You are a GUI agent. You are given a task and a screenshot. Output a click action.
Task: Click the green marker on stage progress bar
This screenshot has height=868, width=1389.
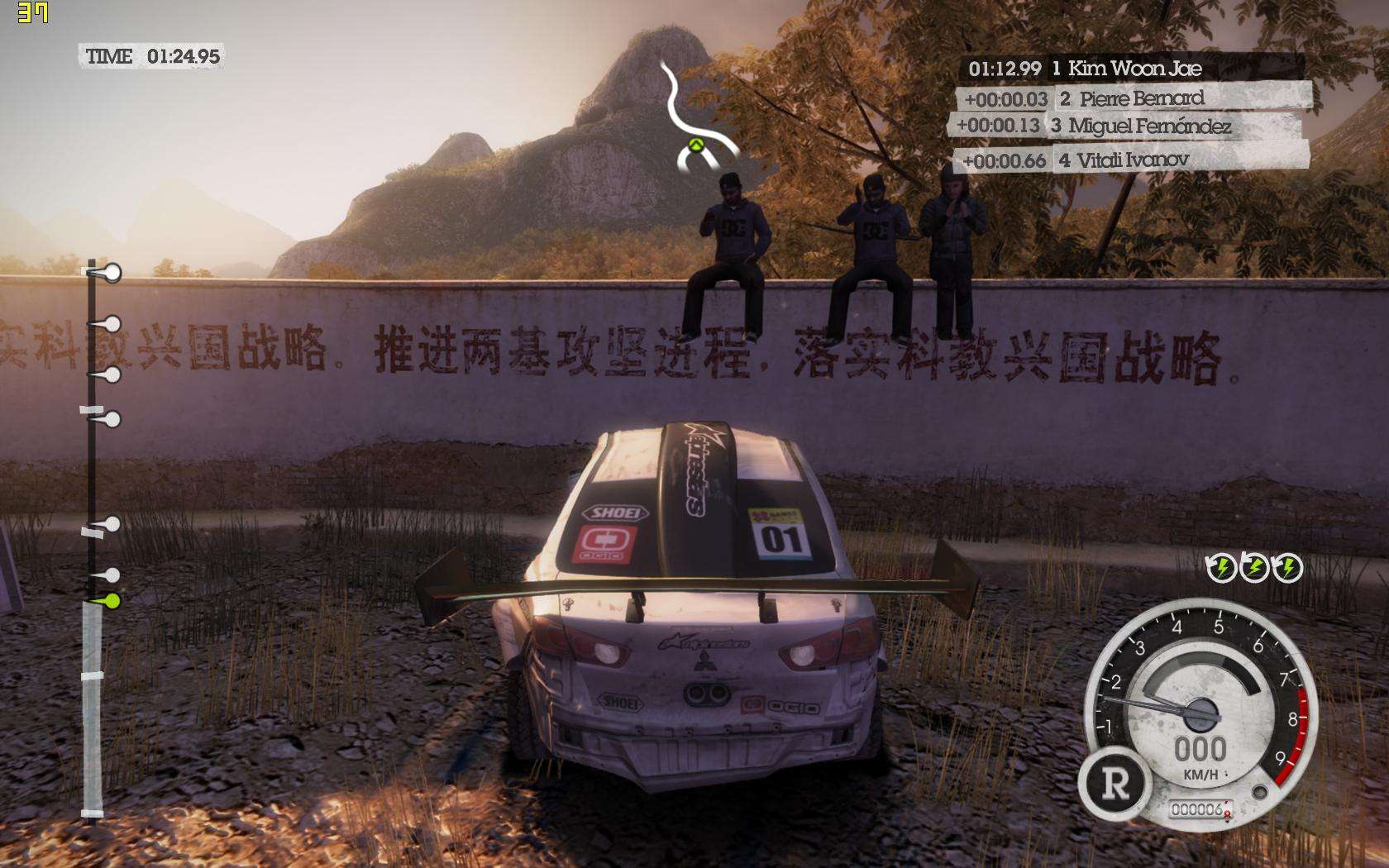point(107,601)
